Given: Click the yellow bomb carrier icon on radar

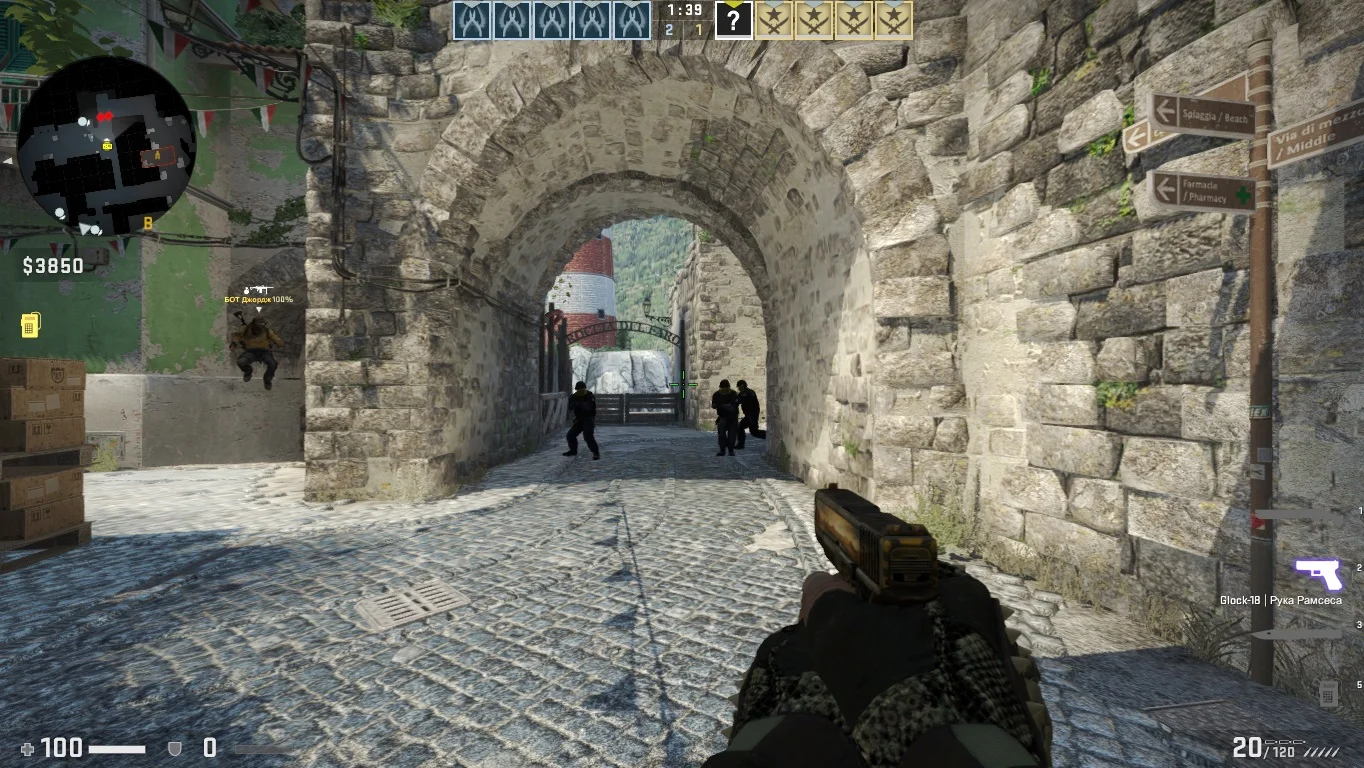Looking at the screenshot, I should pyautogui.click(x=107, y=146).
